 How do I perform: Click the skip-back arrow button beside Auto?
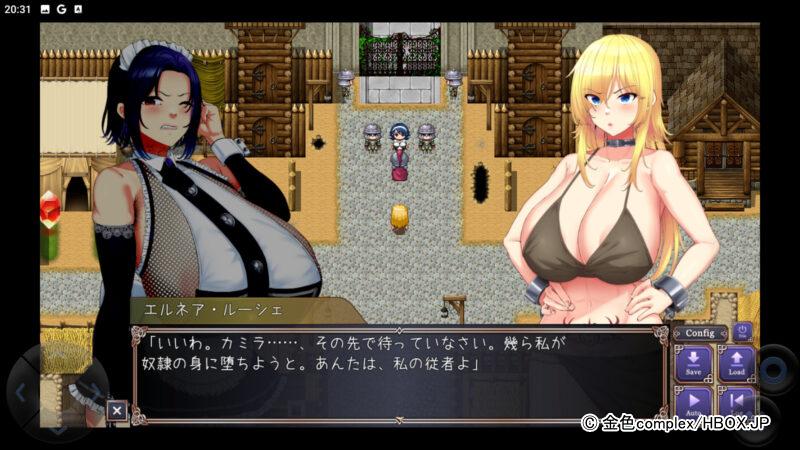point(736,402)
